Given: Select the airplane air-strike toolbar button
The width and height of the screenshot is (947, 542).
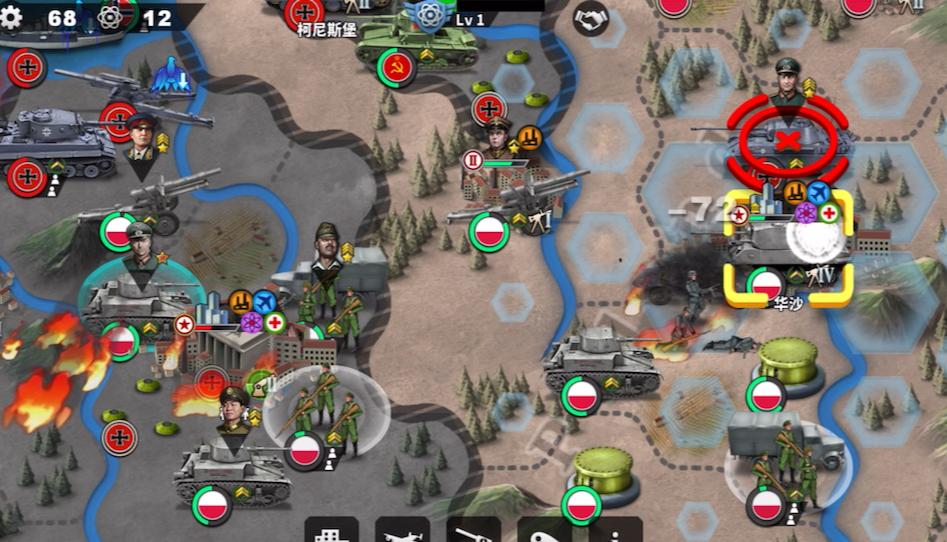Looking at the screenshot, I should coord(402,530).
